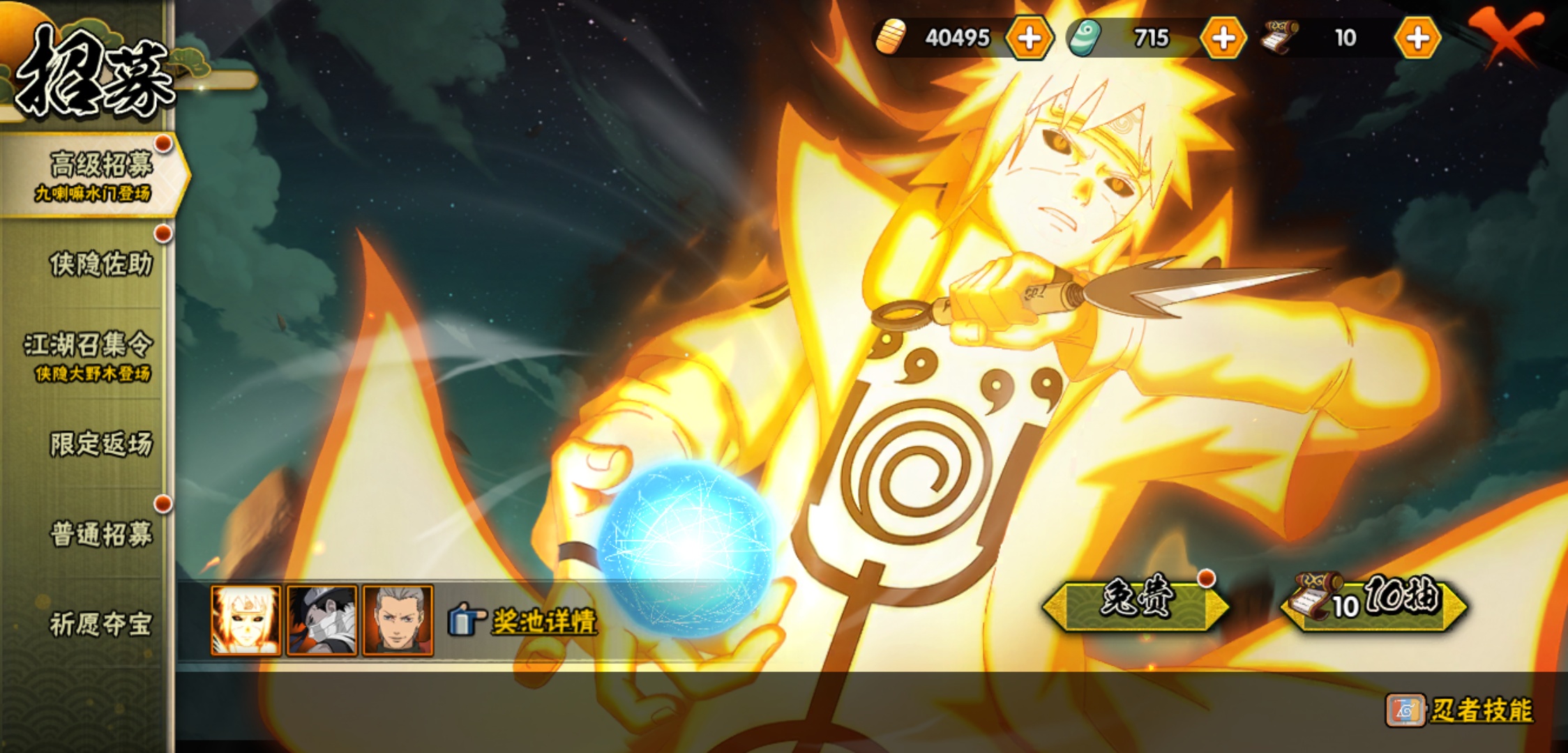Select the 高级招募 recruitment tab
Image resolution: width=1568 pixels, height=753 pixels.
94,174
